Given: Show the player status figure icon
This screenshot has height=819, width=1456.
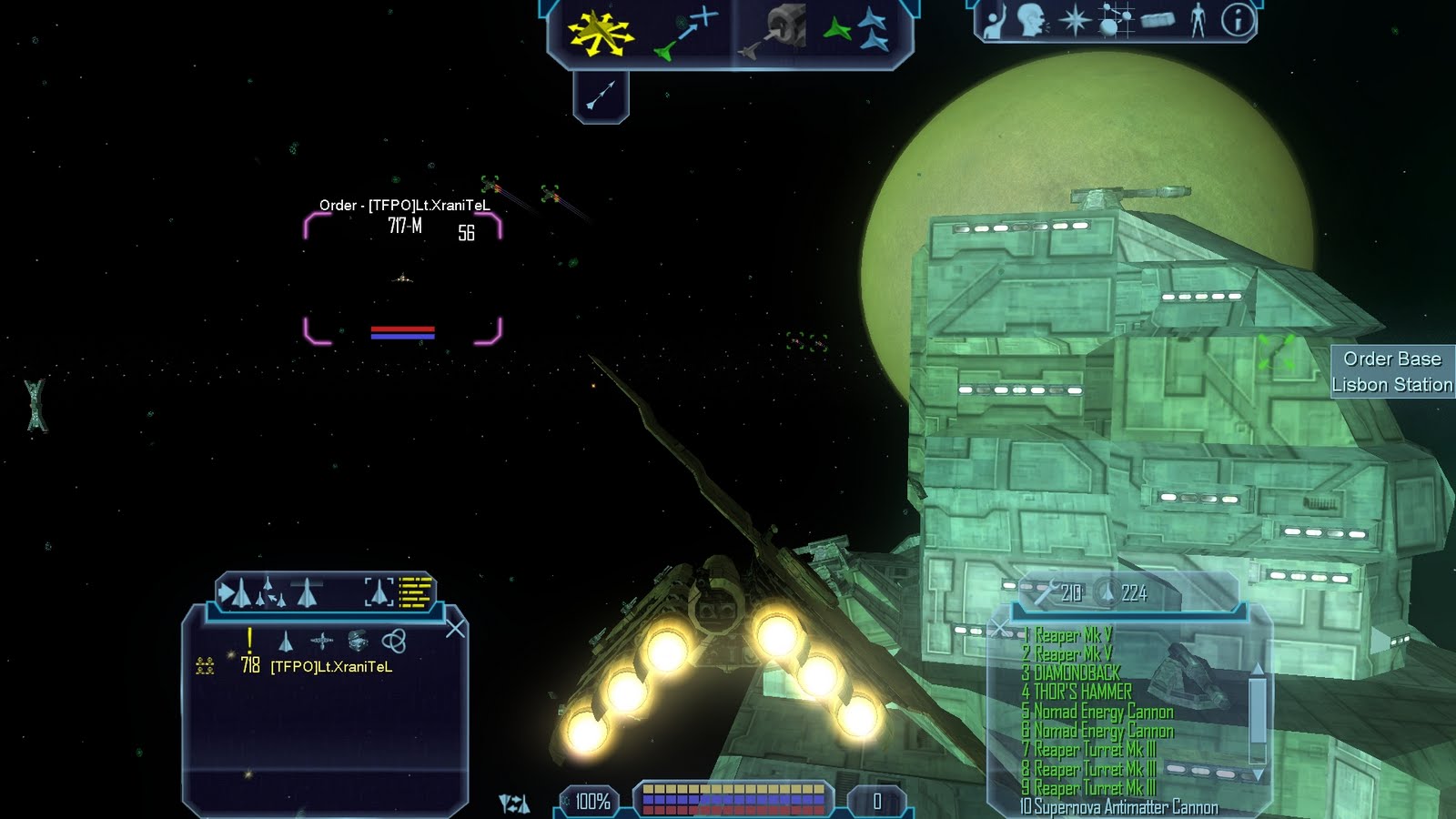Looking at the screenshot, I should (1198, 20).
